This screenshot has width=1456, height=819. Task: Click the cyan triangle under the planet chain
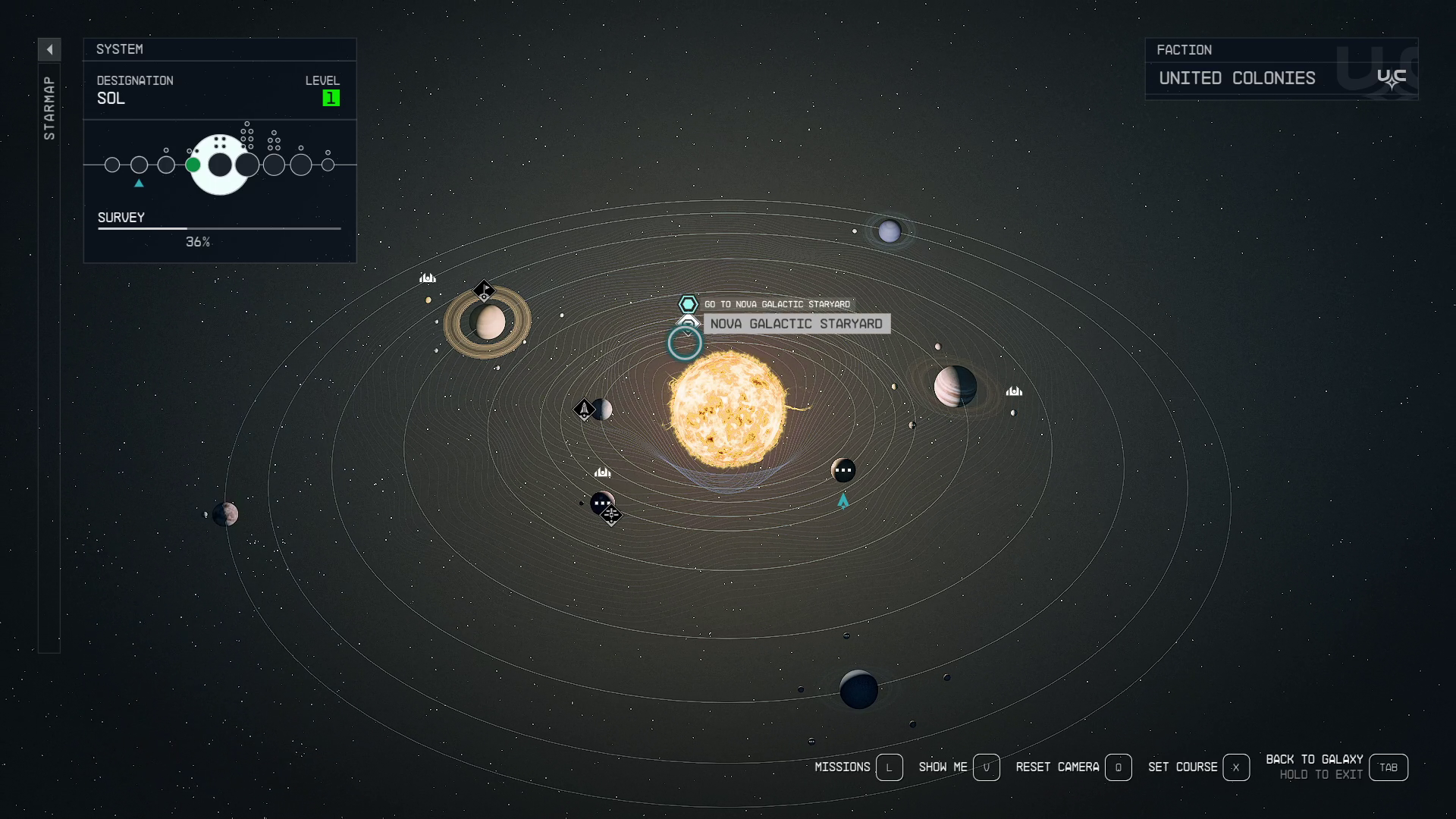[139, 183]
